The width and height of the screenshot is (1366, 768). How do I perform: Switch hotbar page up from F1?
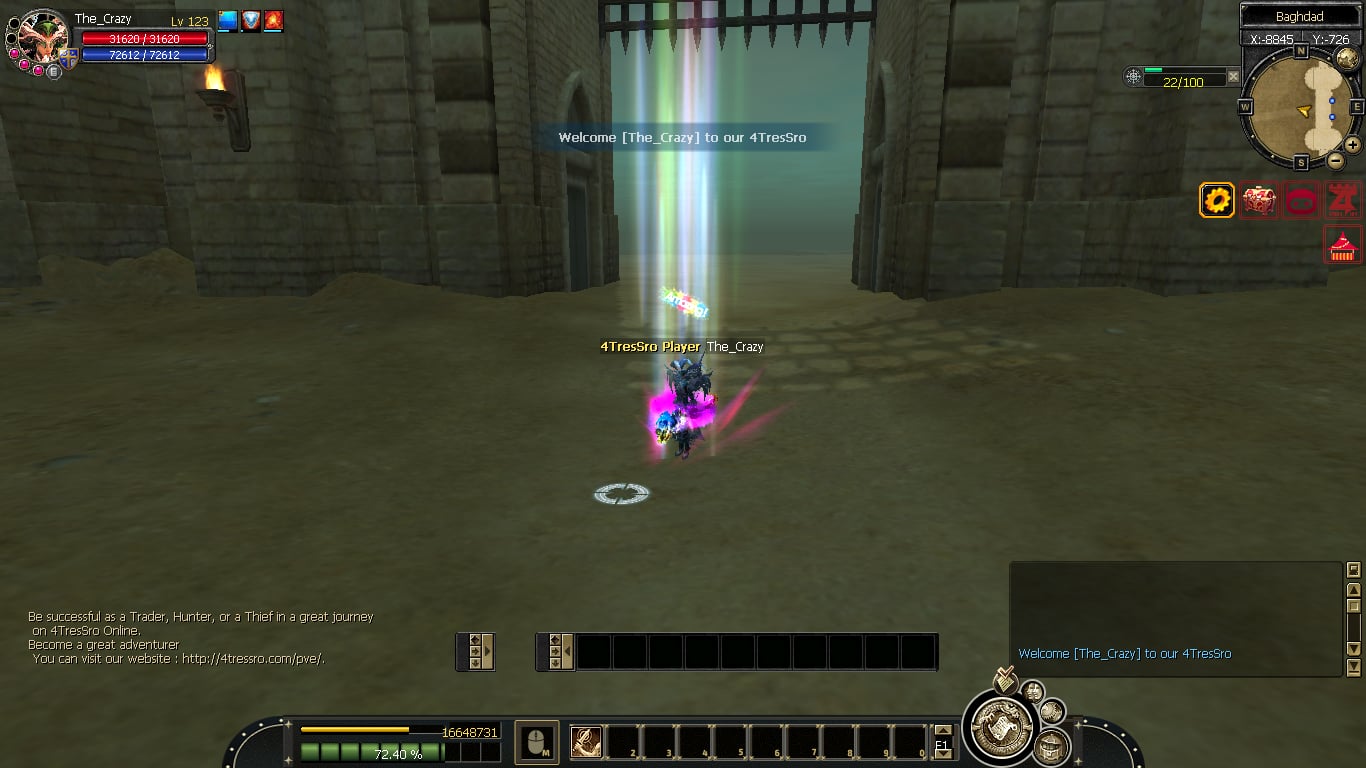[x=942, y=731]
